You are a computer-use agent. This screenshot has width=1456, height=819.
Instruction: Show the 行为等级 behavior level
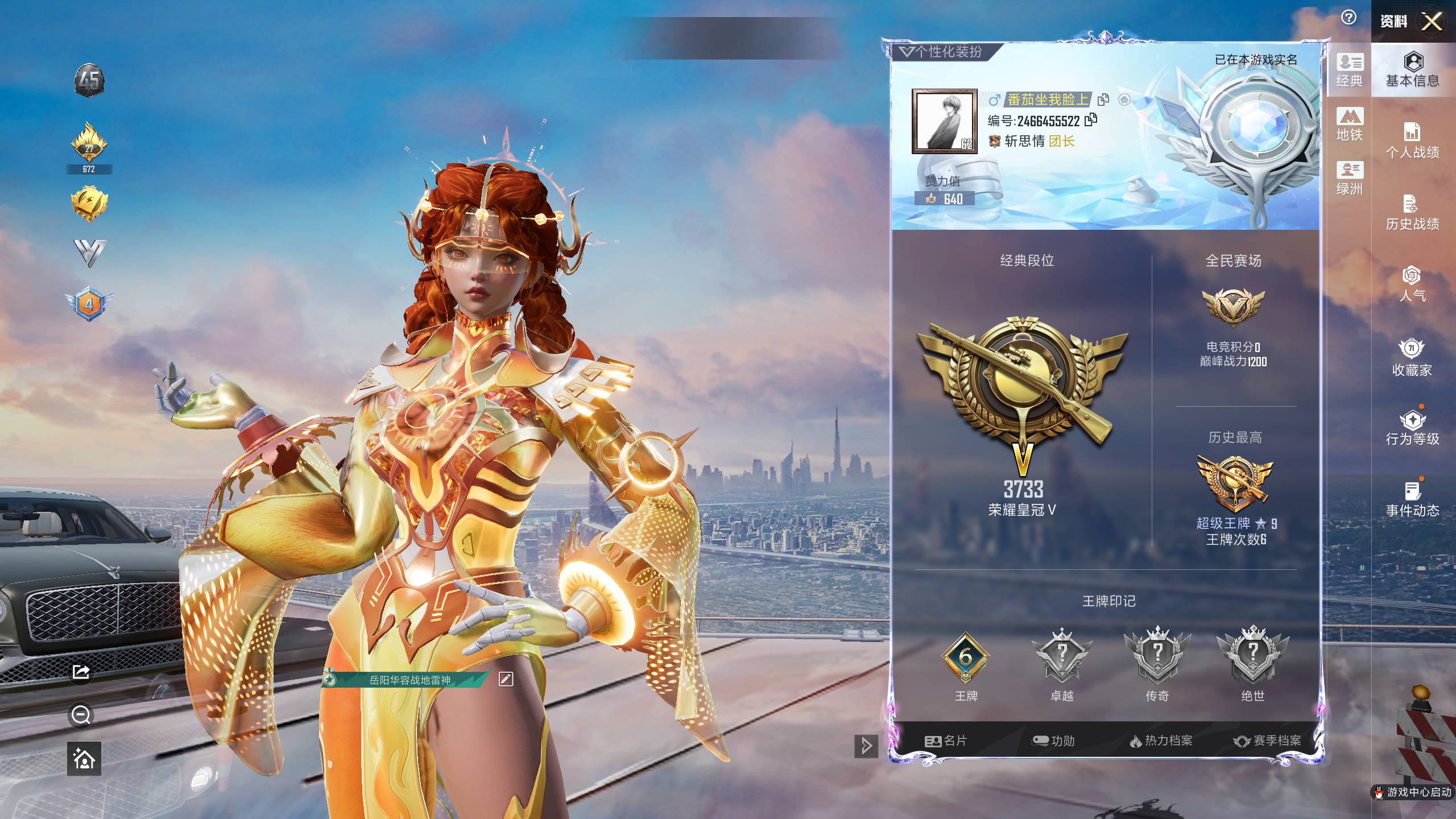(1413, 428)
